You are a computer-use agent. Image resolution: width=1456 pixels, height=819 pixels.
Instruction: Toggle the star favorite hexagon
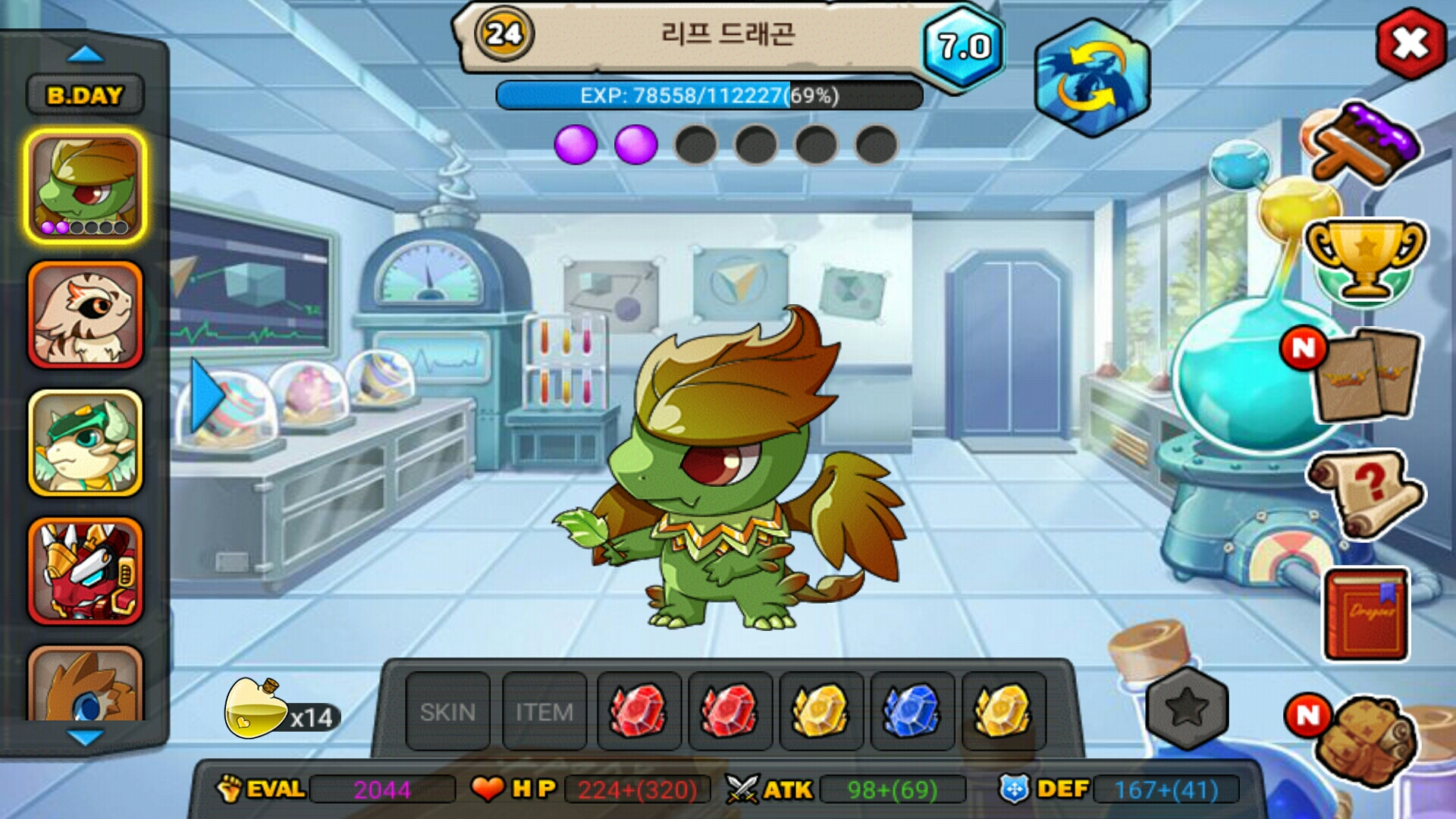[1187, 708]
